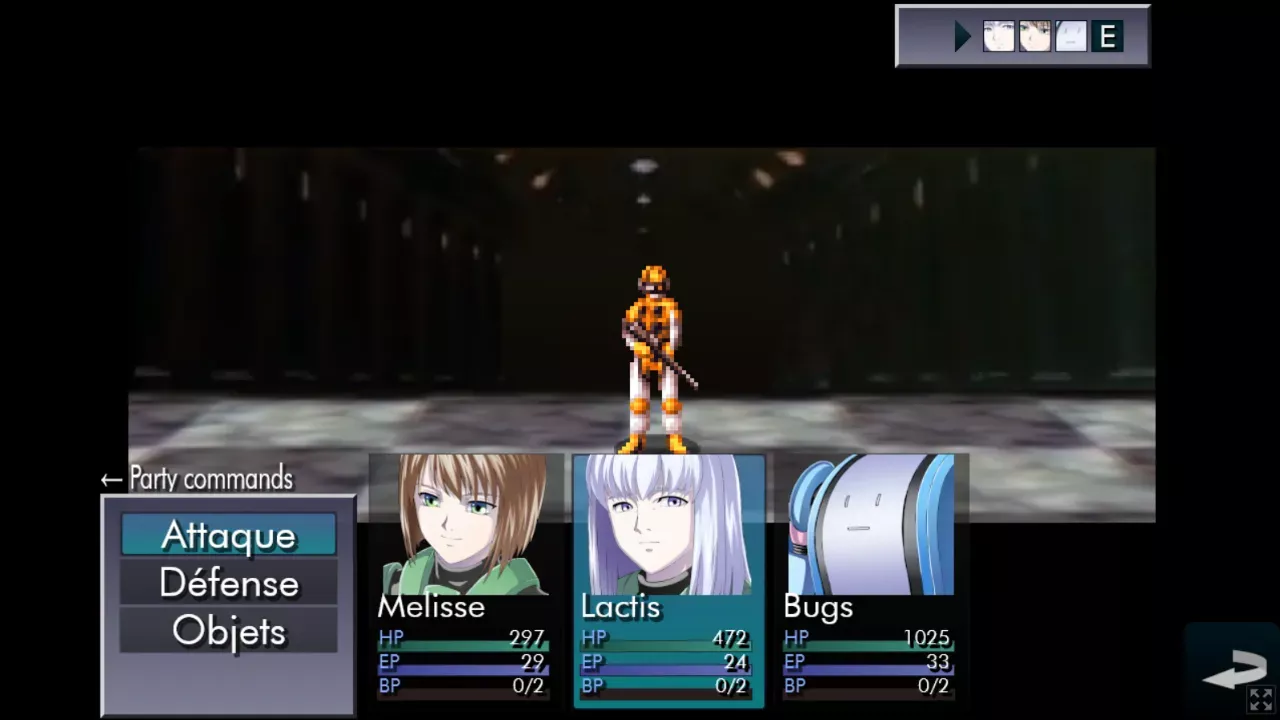1280x720 pixels.
Task: Select the Défense command
Action: [x=228, y=583]
